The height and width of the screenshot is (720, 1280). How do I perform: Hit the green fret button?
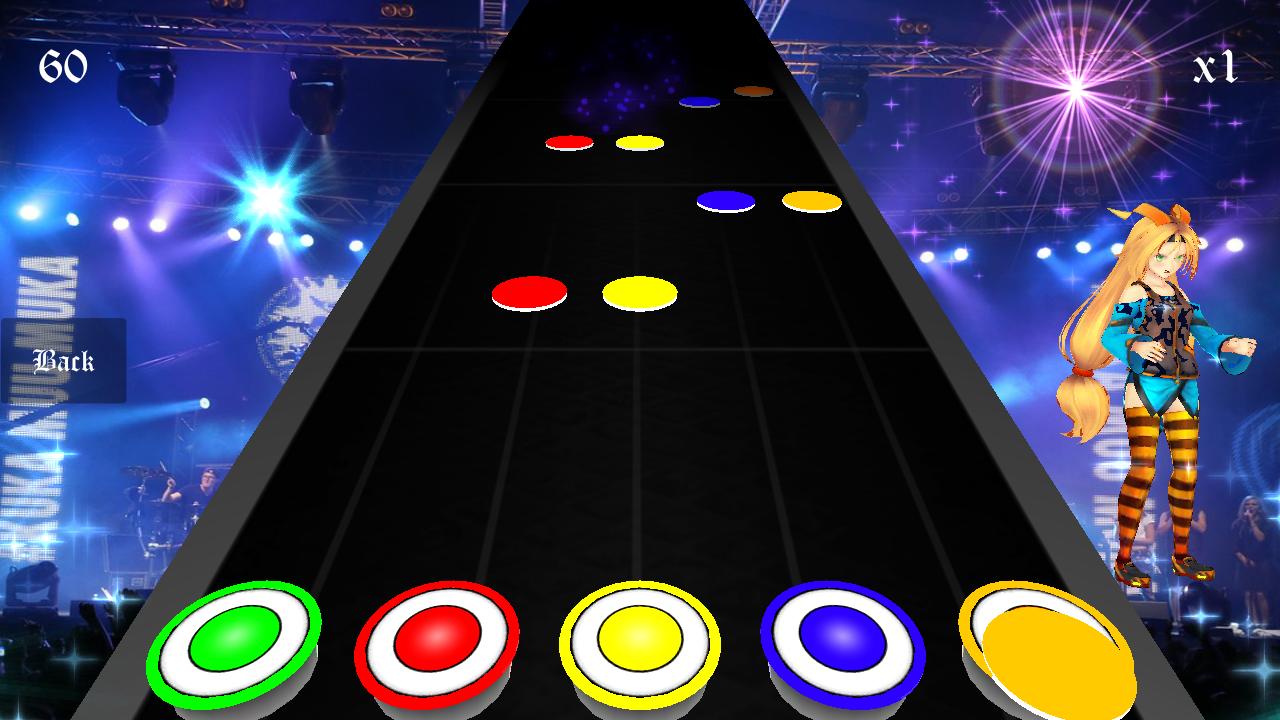coord(234,645)
